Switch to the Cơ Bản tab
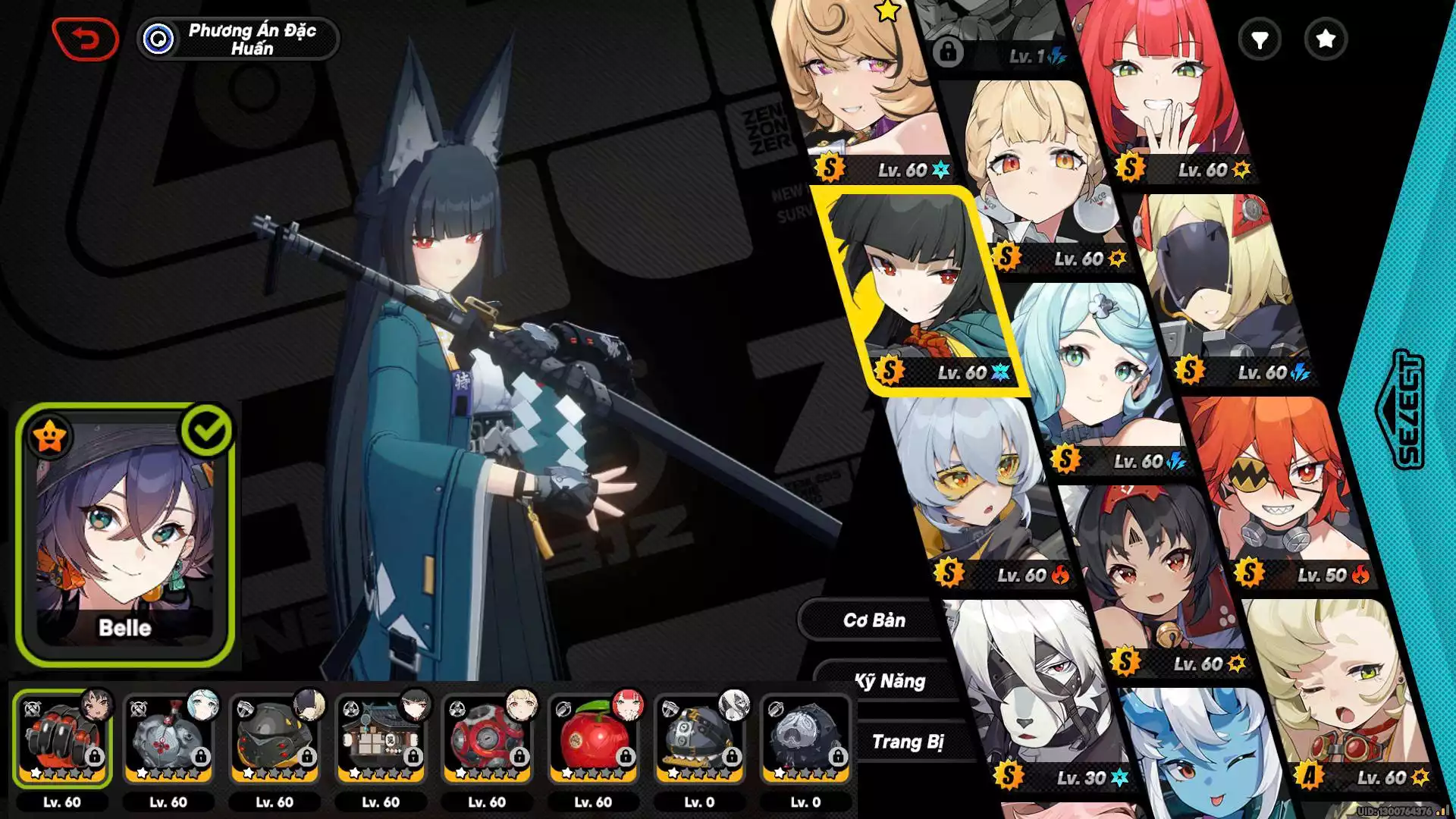The image size is (1456, 819). click(x=874, y=620)
